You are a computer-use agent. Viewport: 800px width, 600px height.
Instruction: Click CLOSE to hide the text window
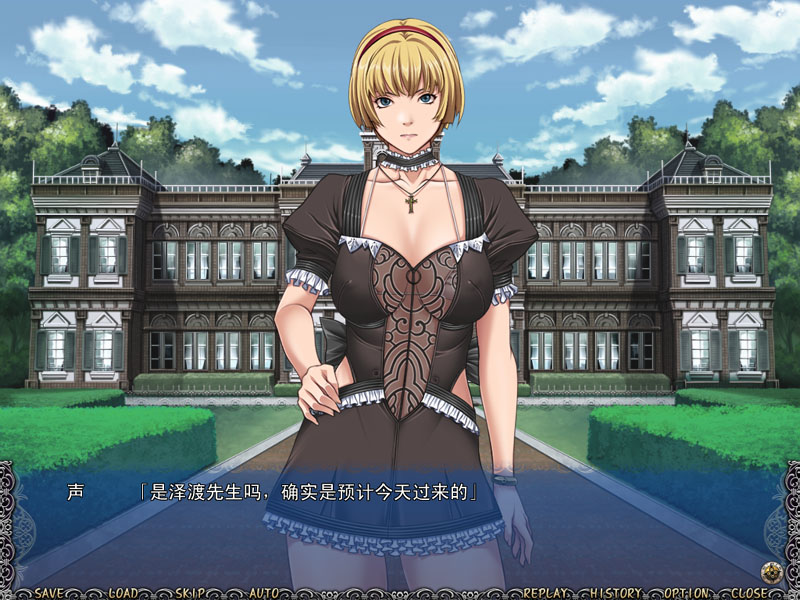[750, 592]
